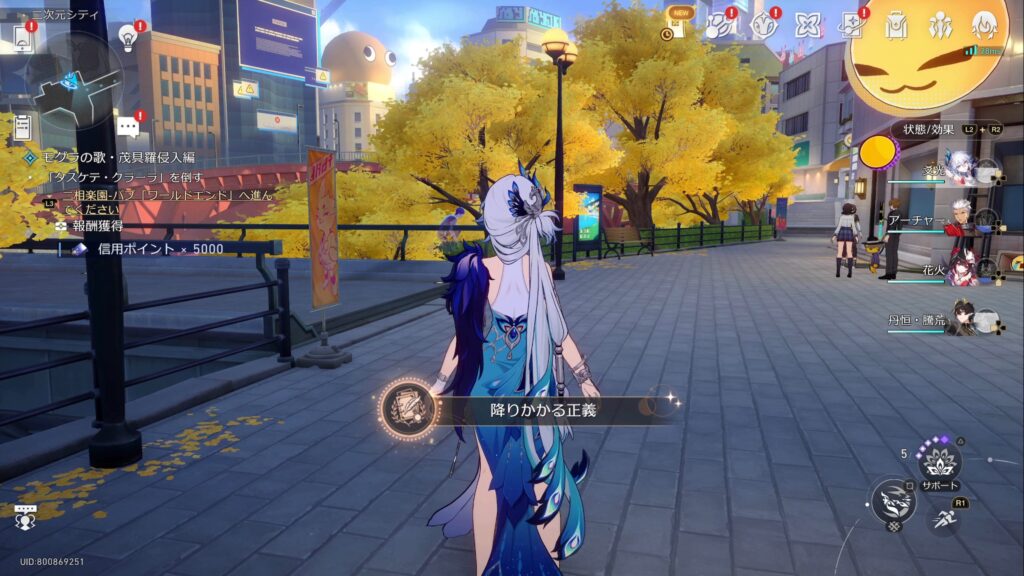Screen dimensions: 1024x576
Task: Open the branching-nodes icon in top bar
Action: (720, 25)
